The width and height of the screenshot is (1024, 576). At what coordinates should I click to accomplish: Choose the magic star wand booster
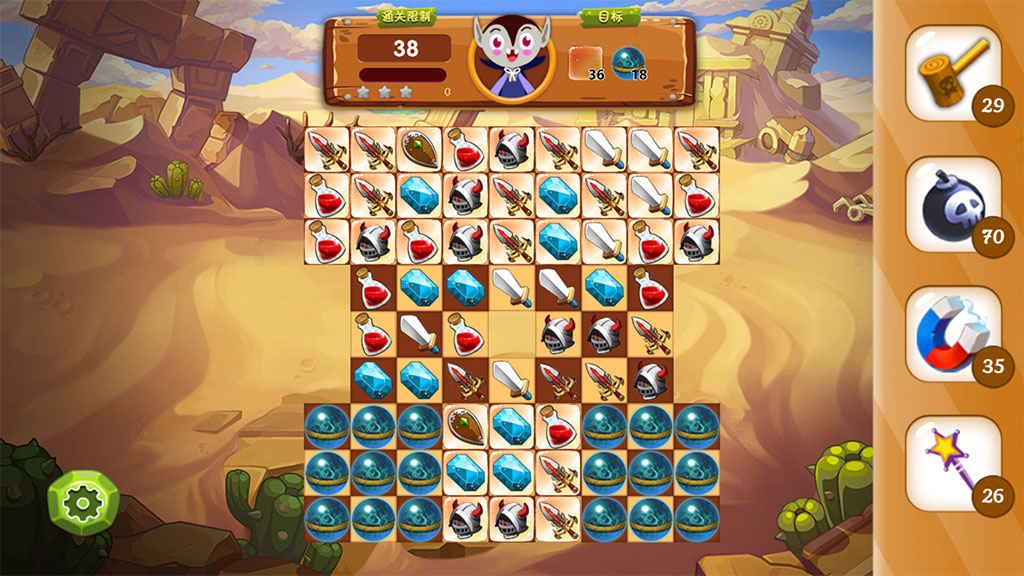point(952,463)
